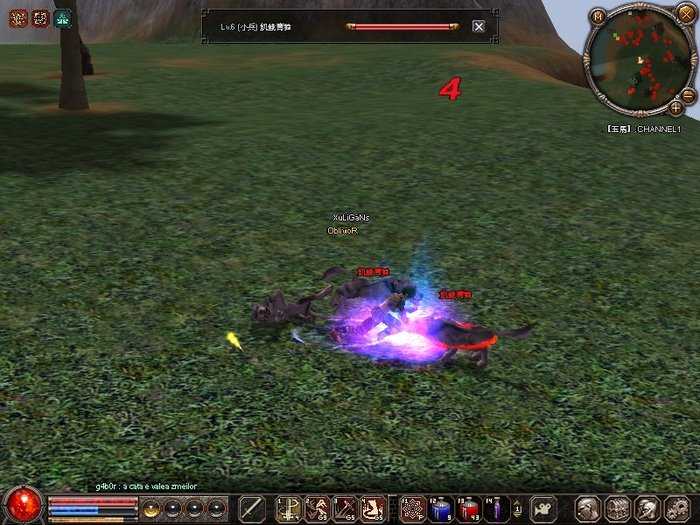Use the purple potion in the hotbar
Screen dimensions: 700x525
(497, 509)
